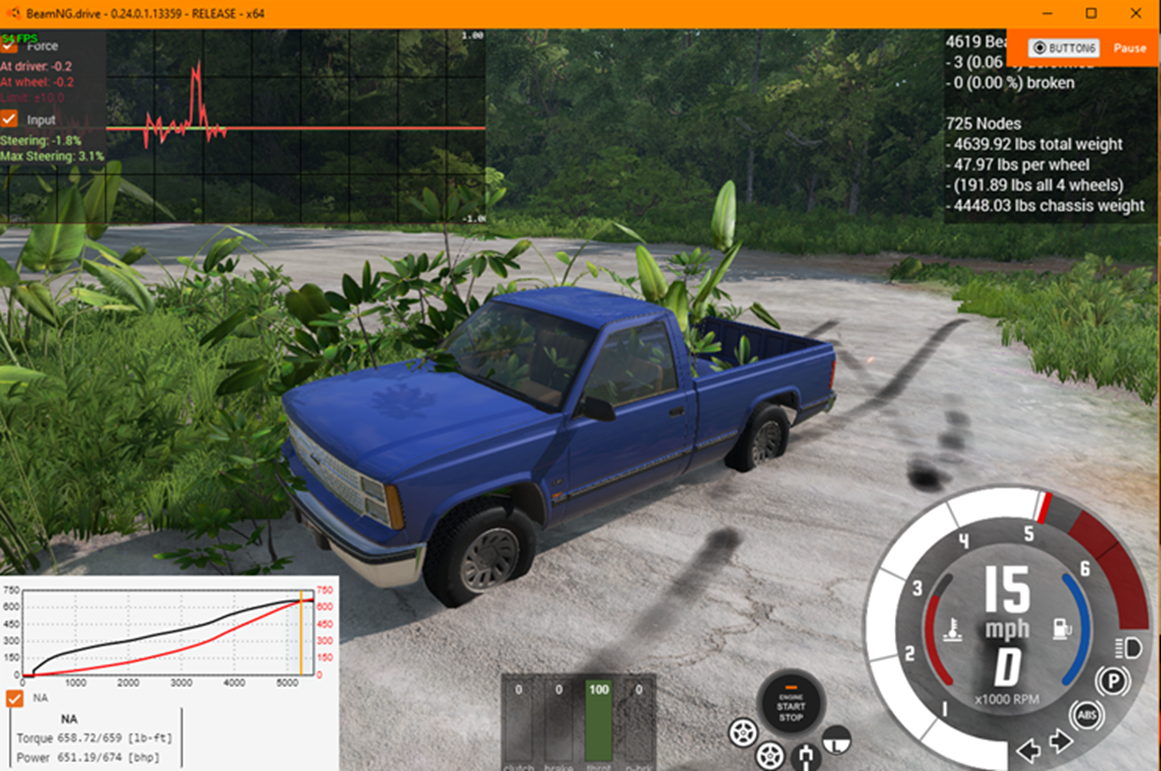Image resolution: width=1161 pixels, height=771 pixels.
Task: Toggle the Force graph checkbox
Action: pyautogui.click(x=10, y=45)
